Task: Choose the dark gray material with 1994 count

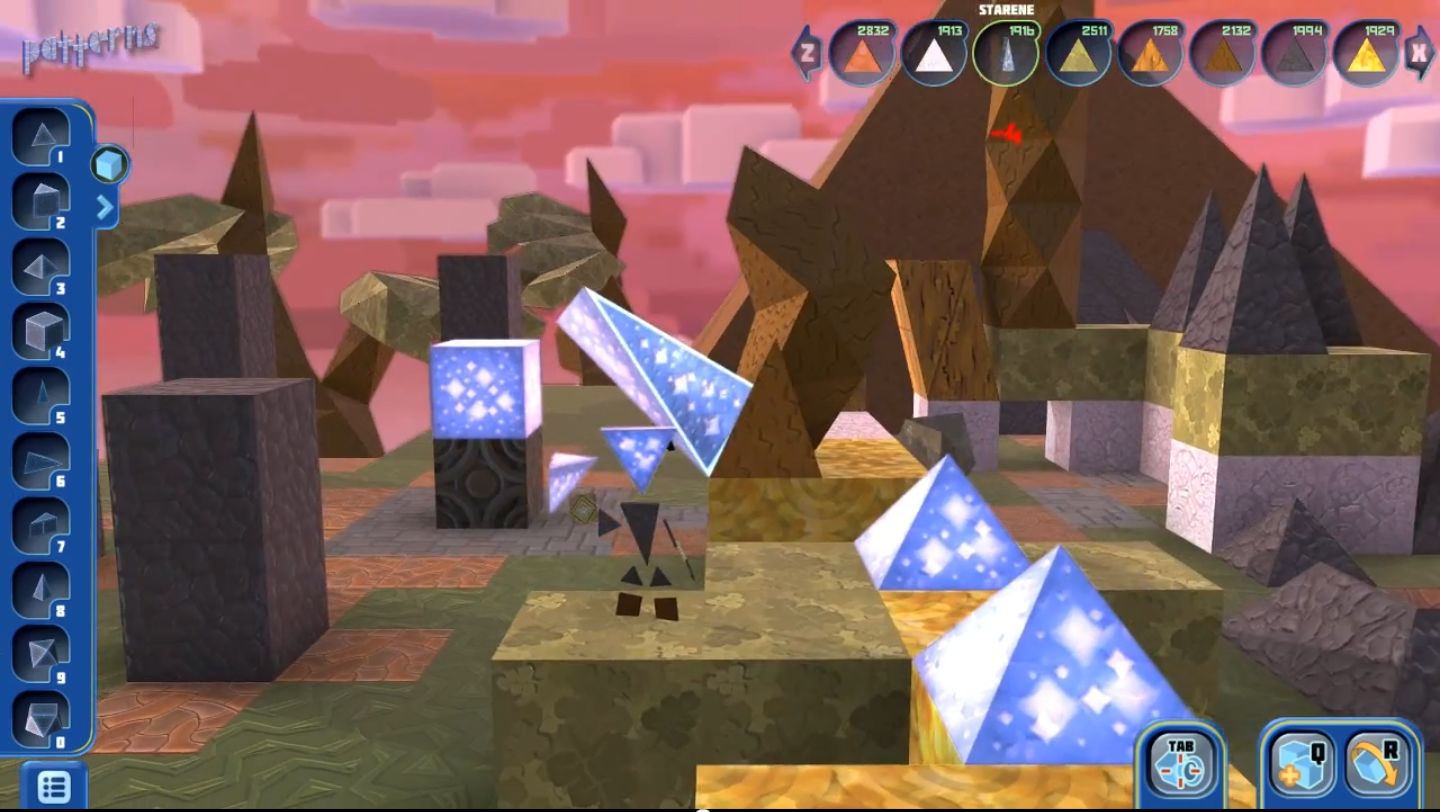Action: pyautogui.click(x=1295, y=53)
